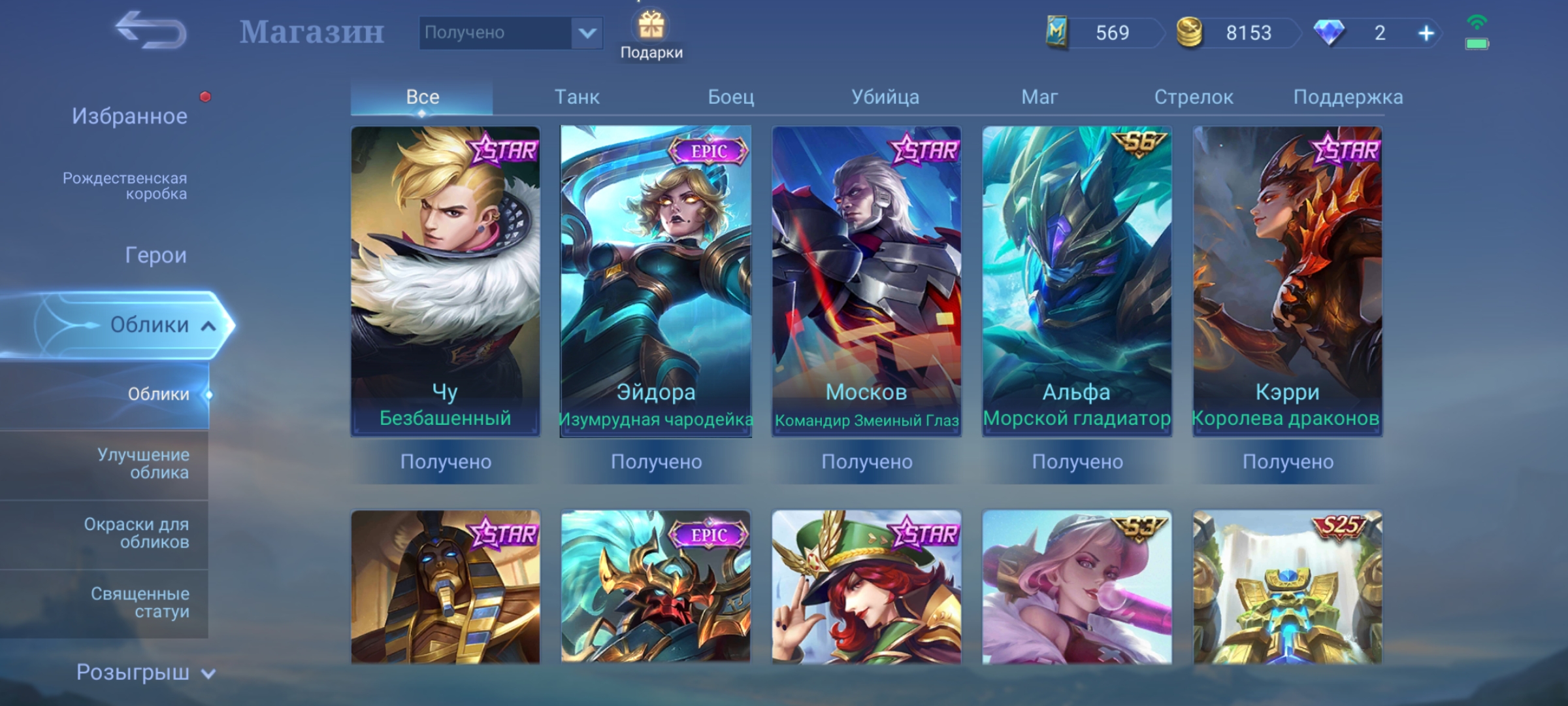View Кэрри Королева драконов skin card
This screenshot has width=1568, height=706.
click(x=1287, y=281)
